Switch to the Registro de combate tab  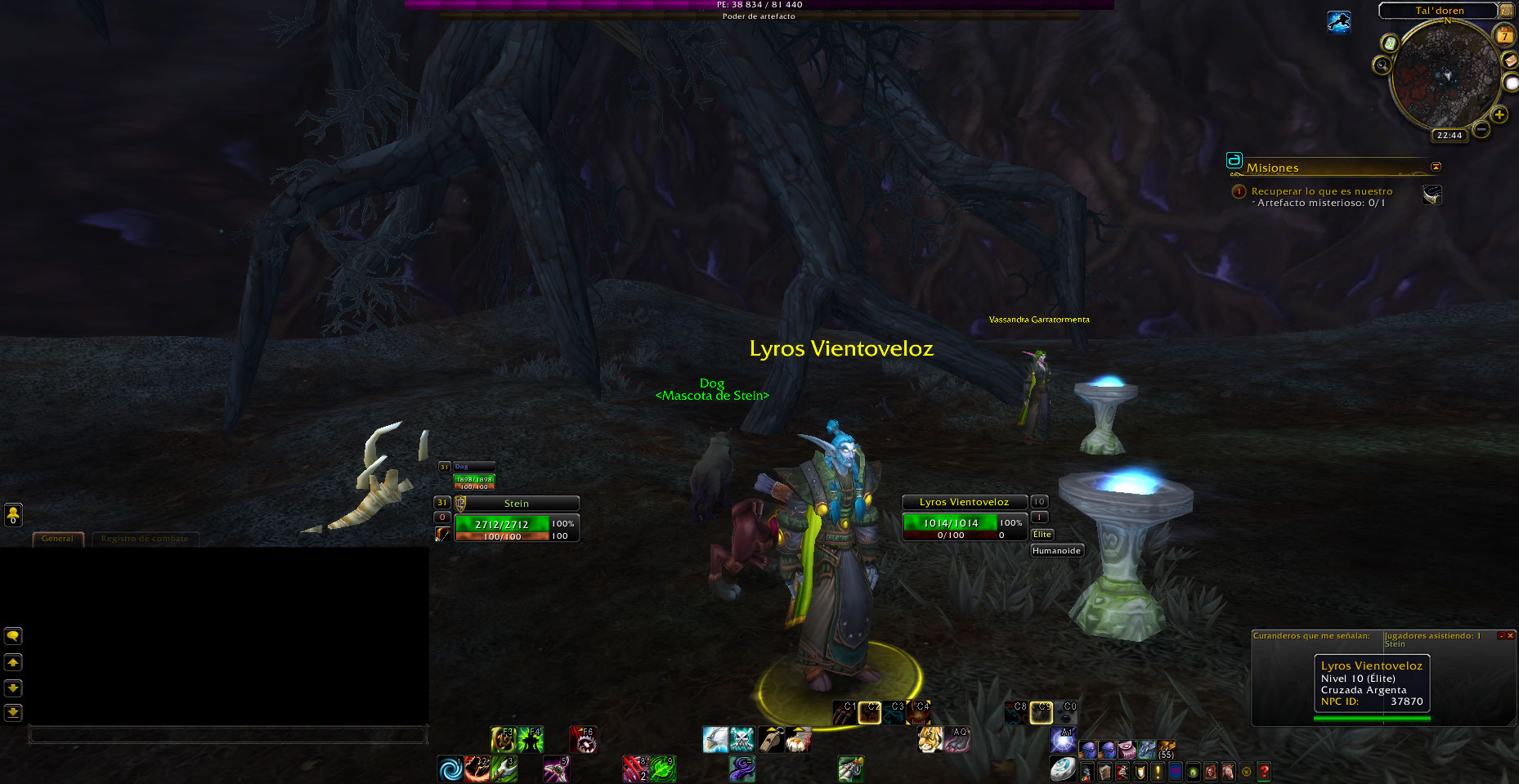(x=145, y=539)
